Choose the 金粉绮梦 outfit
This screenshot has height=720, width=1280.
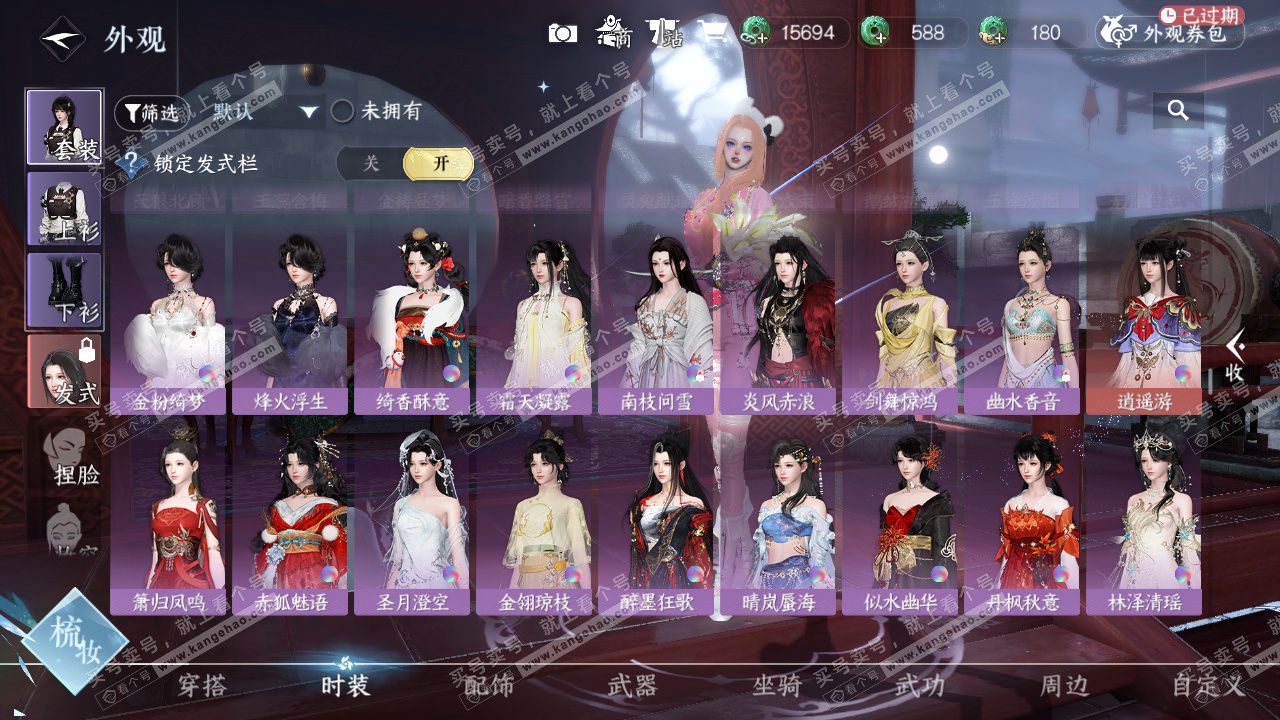167,320
